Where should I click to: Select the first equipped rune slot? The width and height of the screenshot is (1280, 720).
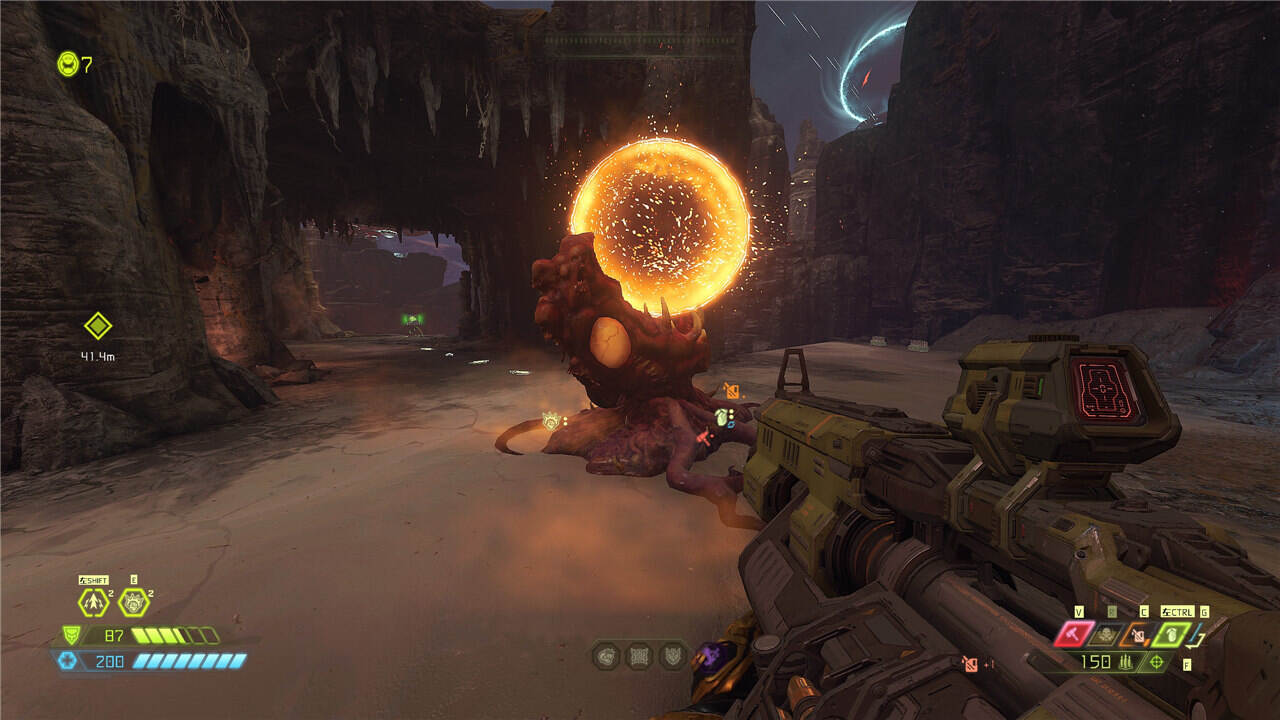coord(606,656)
